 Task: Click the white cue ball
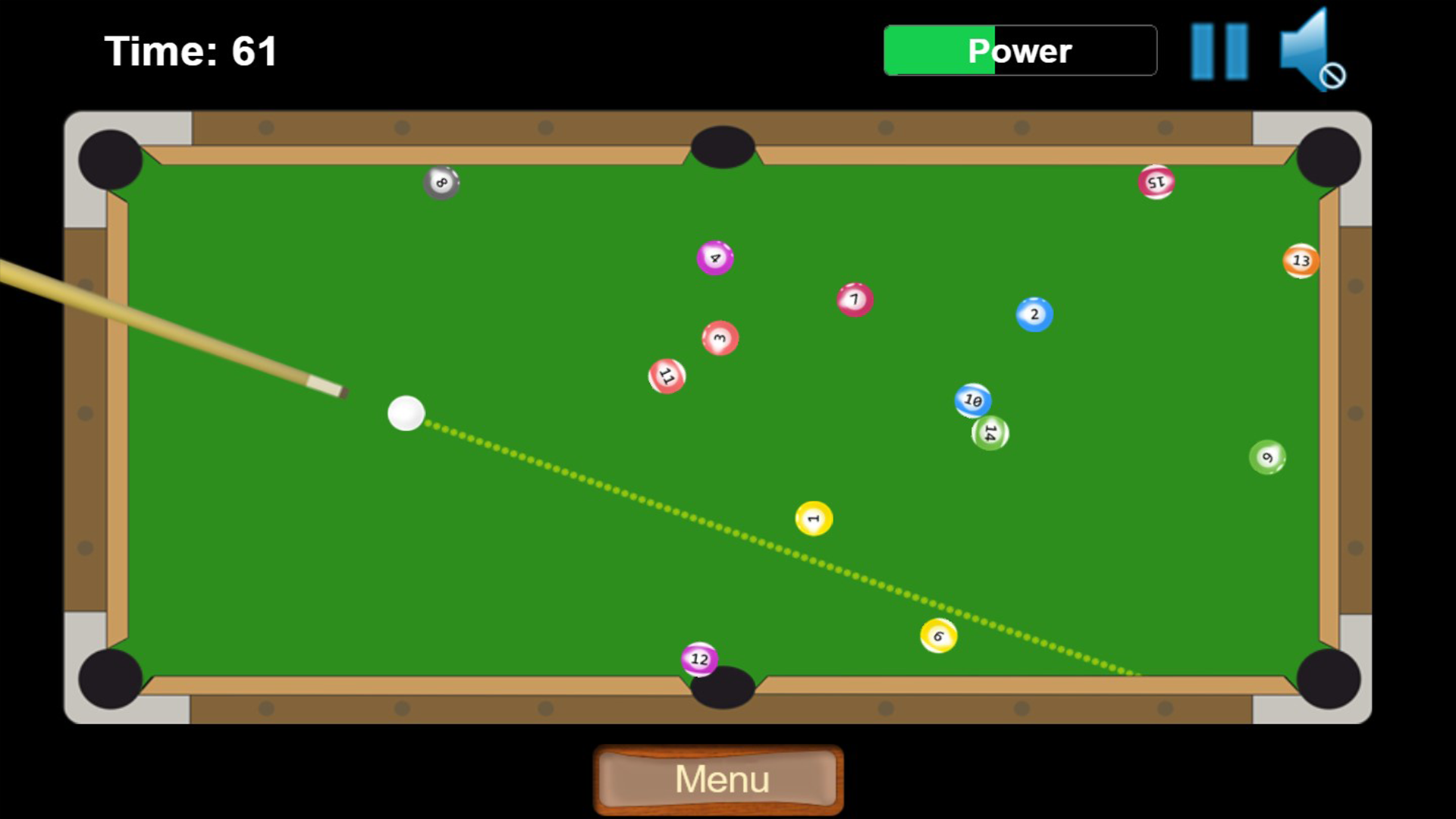pyautogui.click(x=406, y=414)
